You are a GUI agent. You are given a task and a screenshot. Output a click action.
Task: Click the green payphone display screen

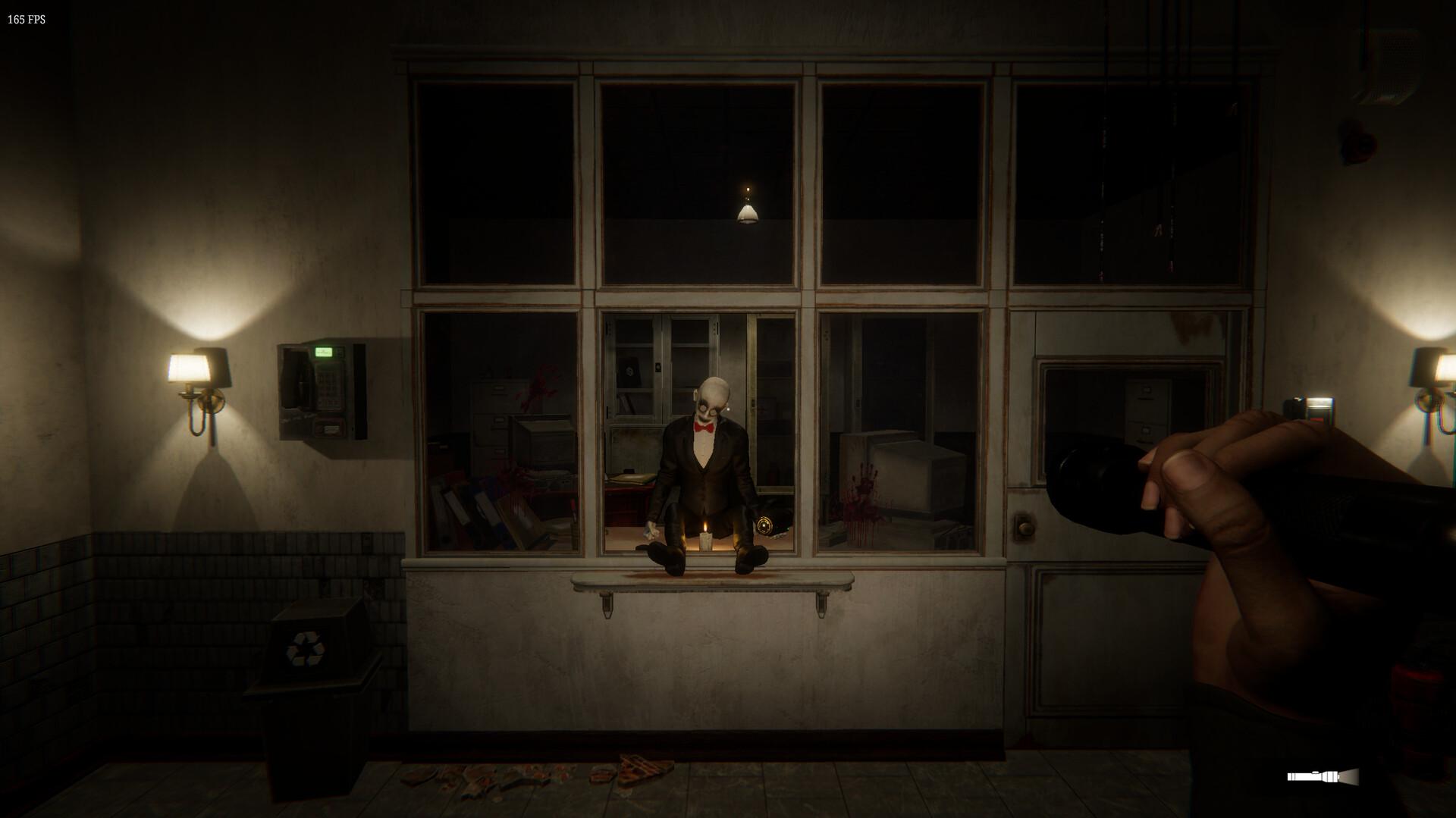pyautogui.click(x=323, y=352)
